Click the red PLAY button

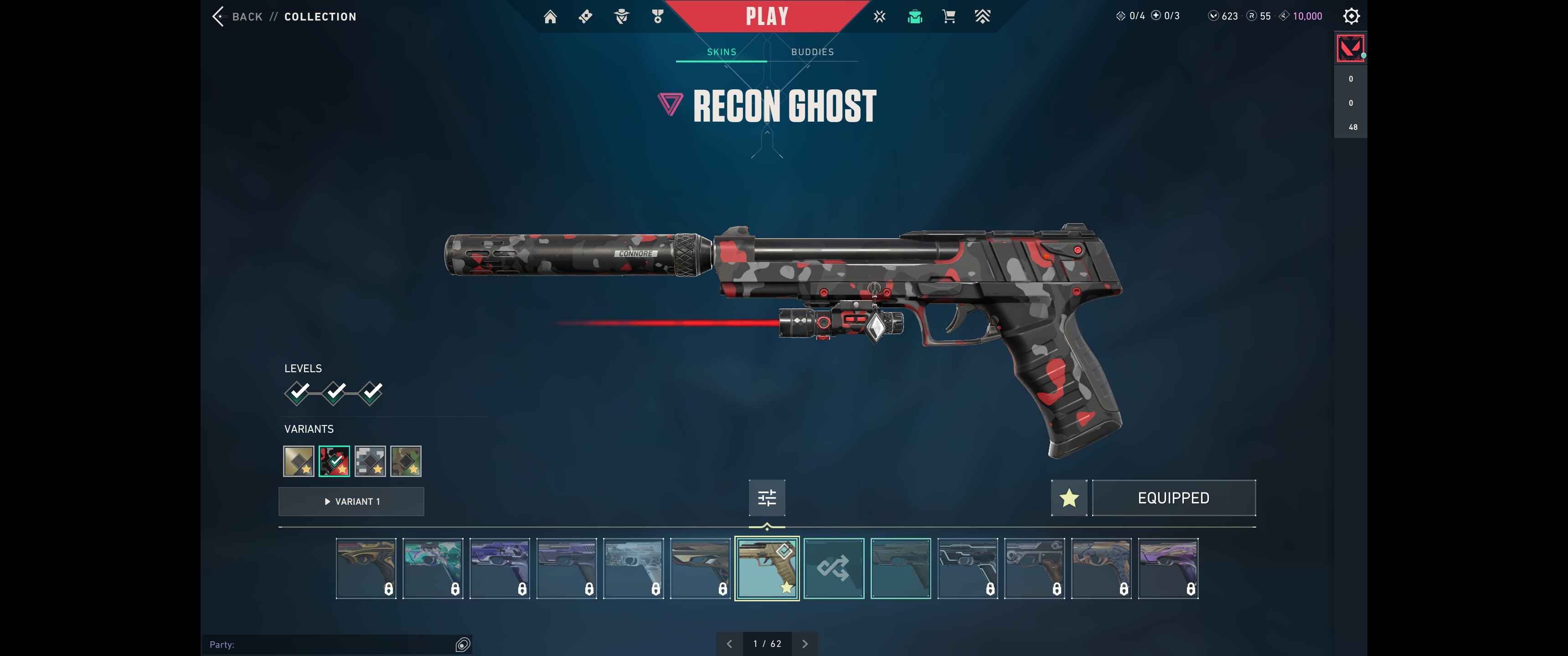point(766,16)
